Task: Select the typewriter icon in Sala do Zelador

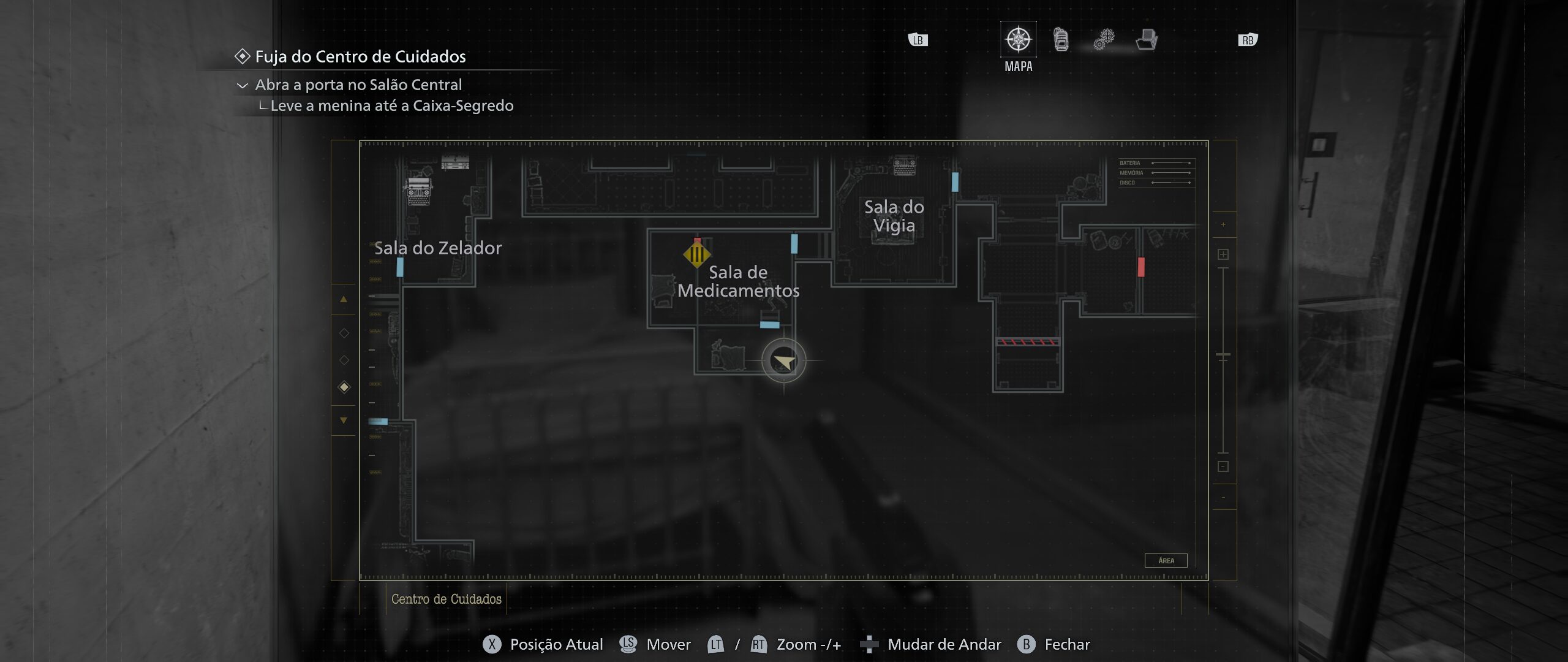Action: [419, 191]
